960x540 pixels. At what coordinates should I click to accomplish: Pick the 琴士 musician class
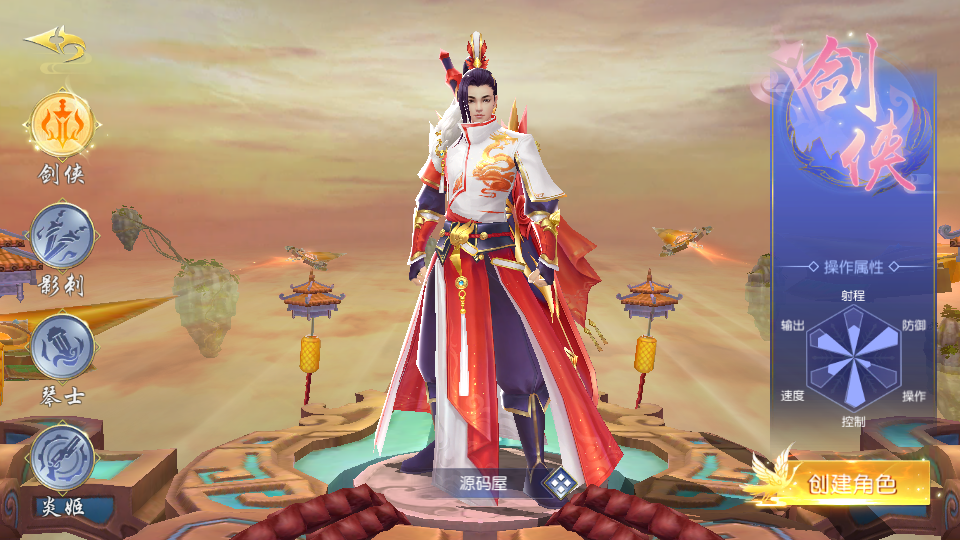click(62, 346)
